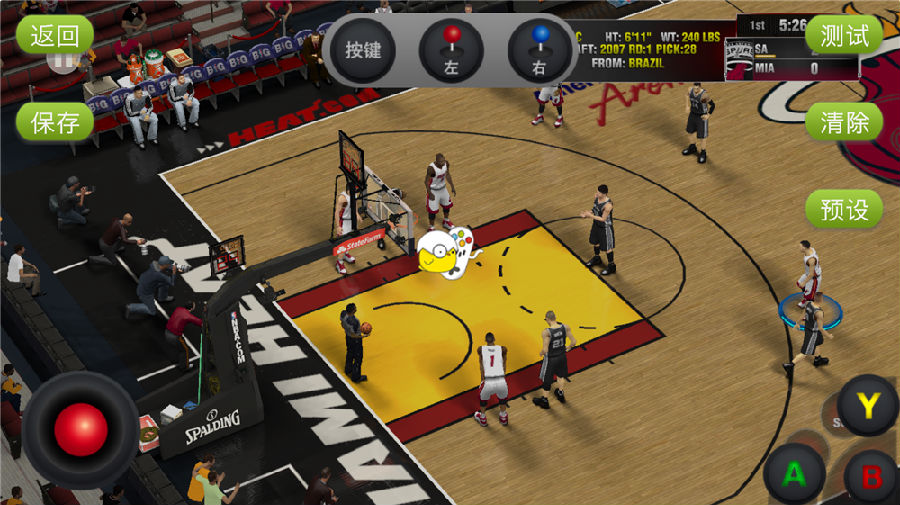Tap the green A action button
This screenshot has width=900, height=505.
[x=794, y=474]
